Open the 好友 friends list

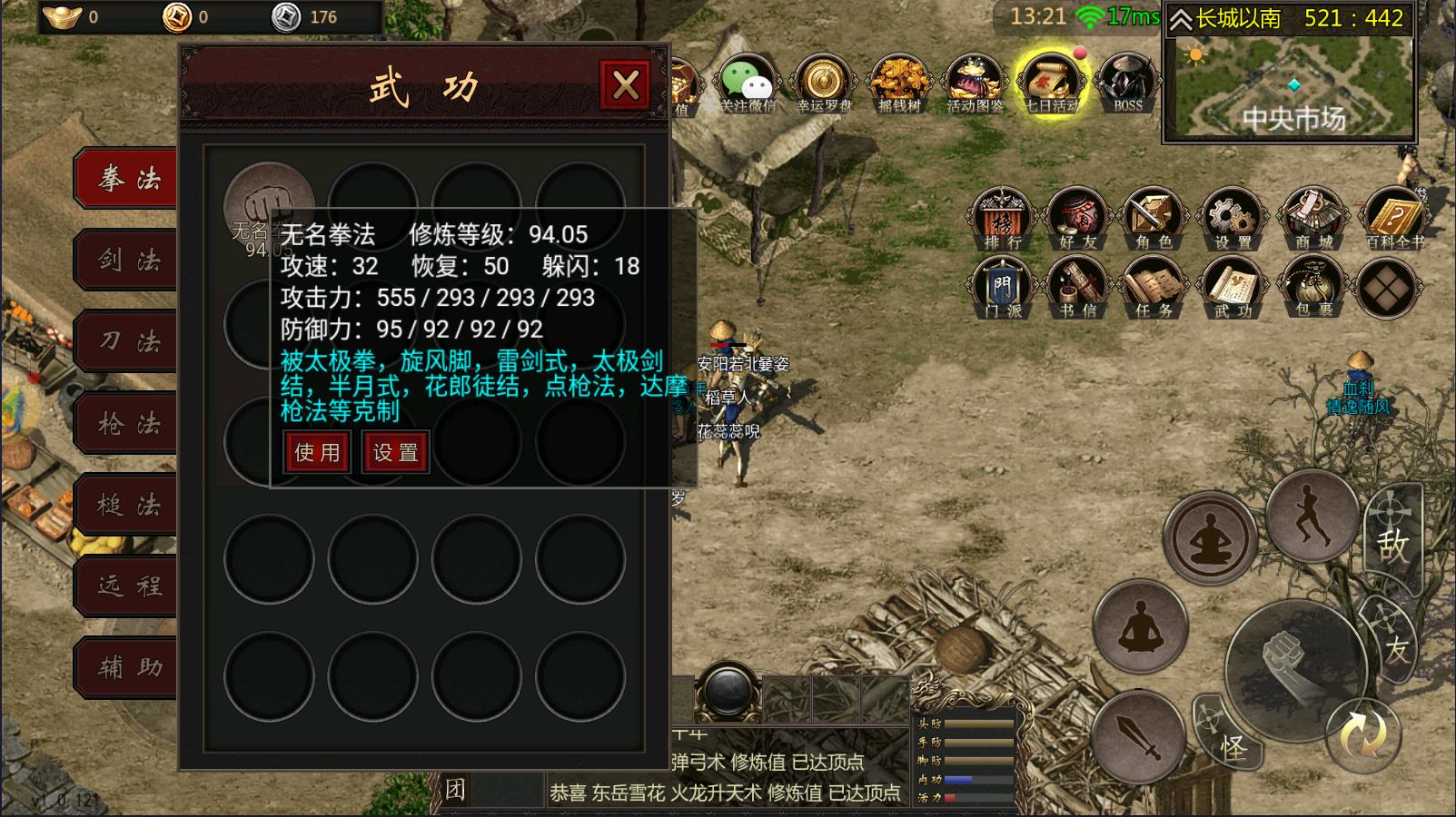[x=1078, y=219]
